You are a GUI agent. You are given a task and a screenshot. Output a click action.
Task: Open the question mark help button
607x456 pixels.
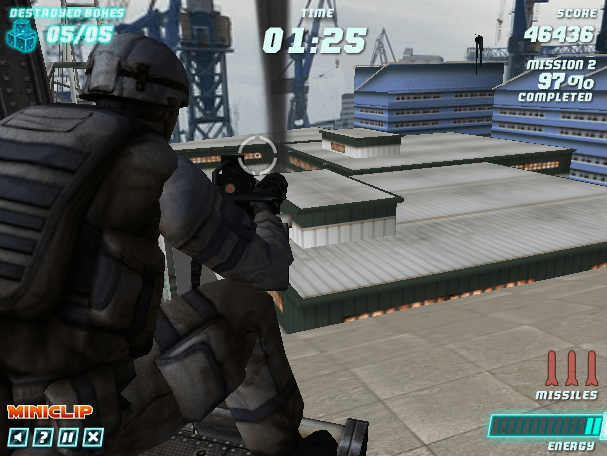point(42,436)
